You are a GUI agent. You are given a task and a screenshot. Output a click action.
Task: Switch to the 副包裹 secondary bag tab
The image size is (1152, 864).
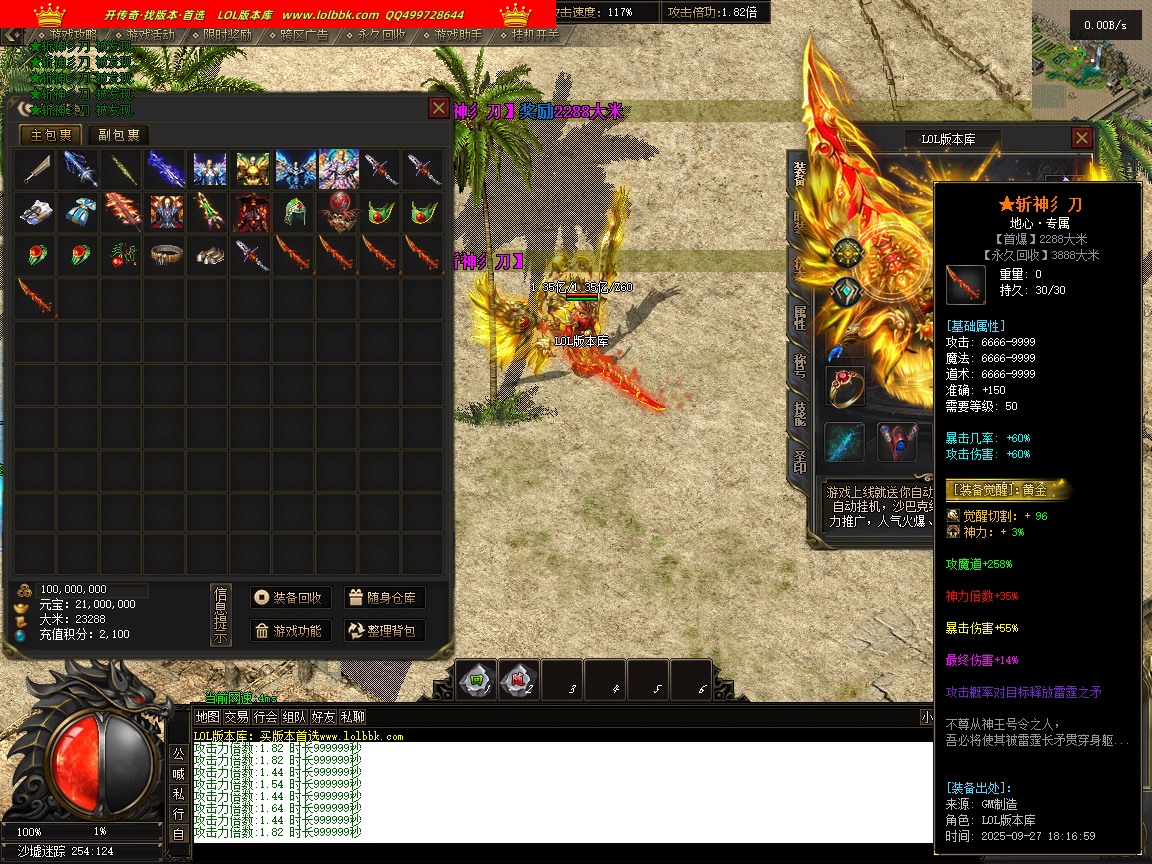[118, 136]
